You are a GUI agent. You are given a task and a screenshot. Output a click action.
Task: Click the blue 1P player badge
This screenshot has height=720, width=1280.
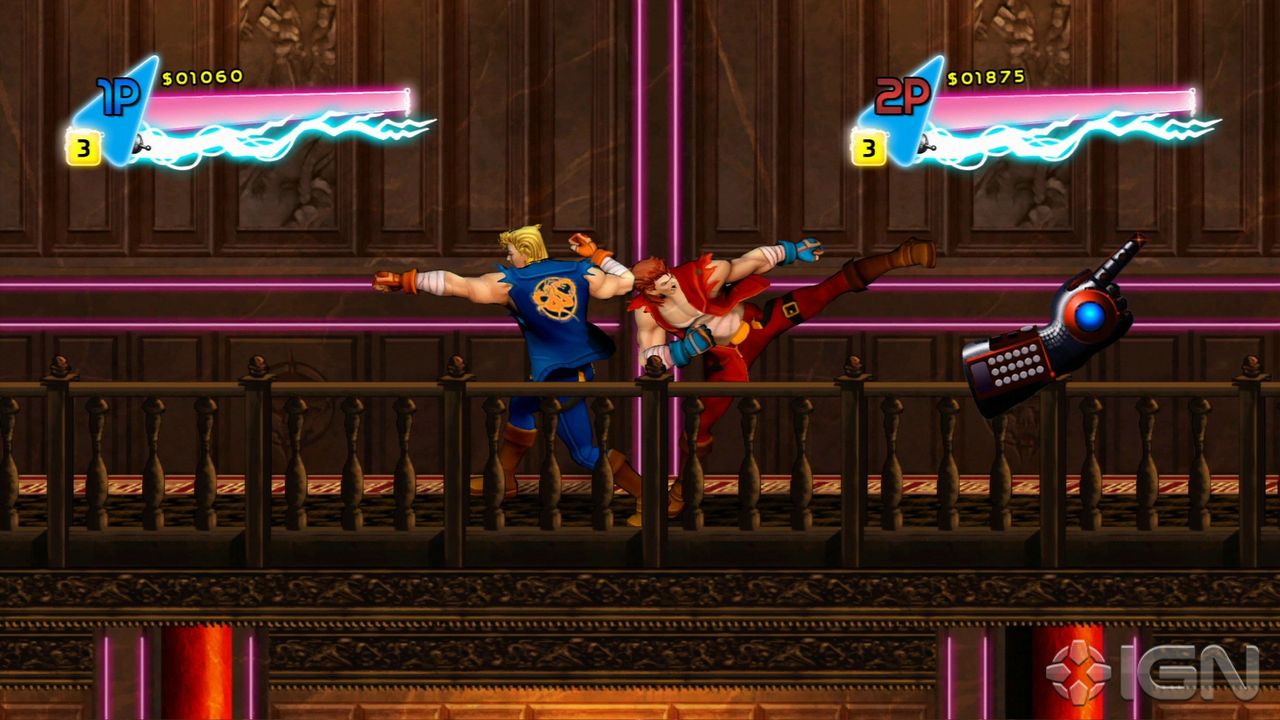pos(120,99)
